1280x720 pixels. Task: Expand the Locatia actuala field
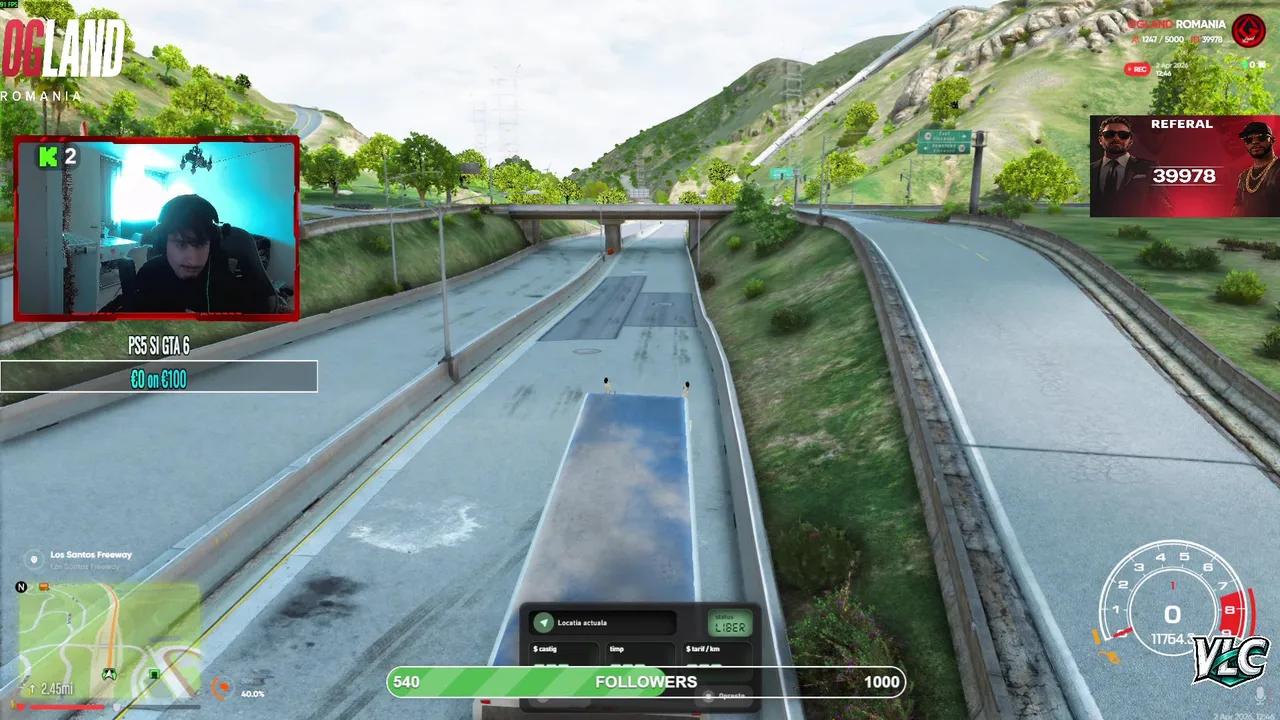[583, 623]
